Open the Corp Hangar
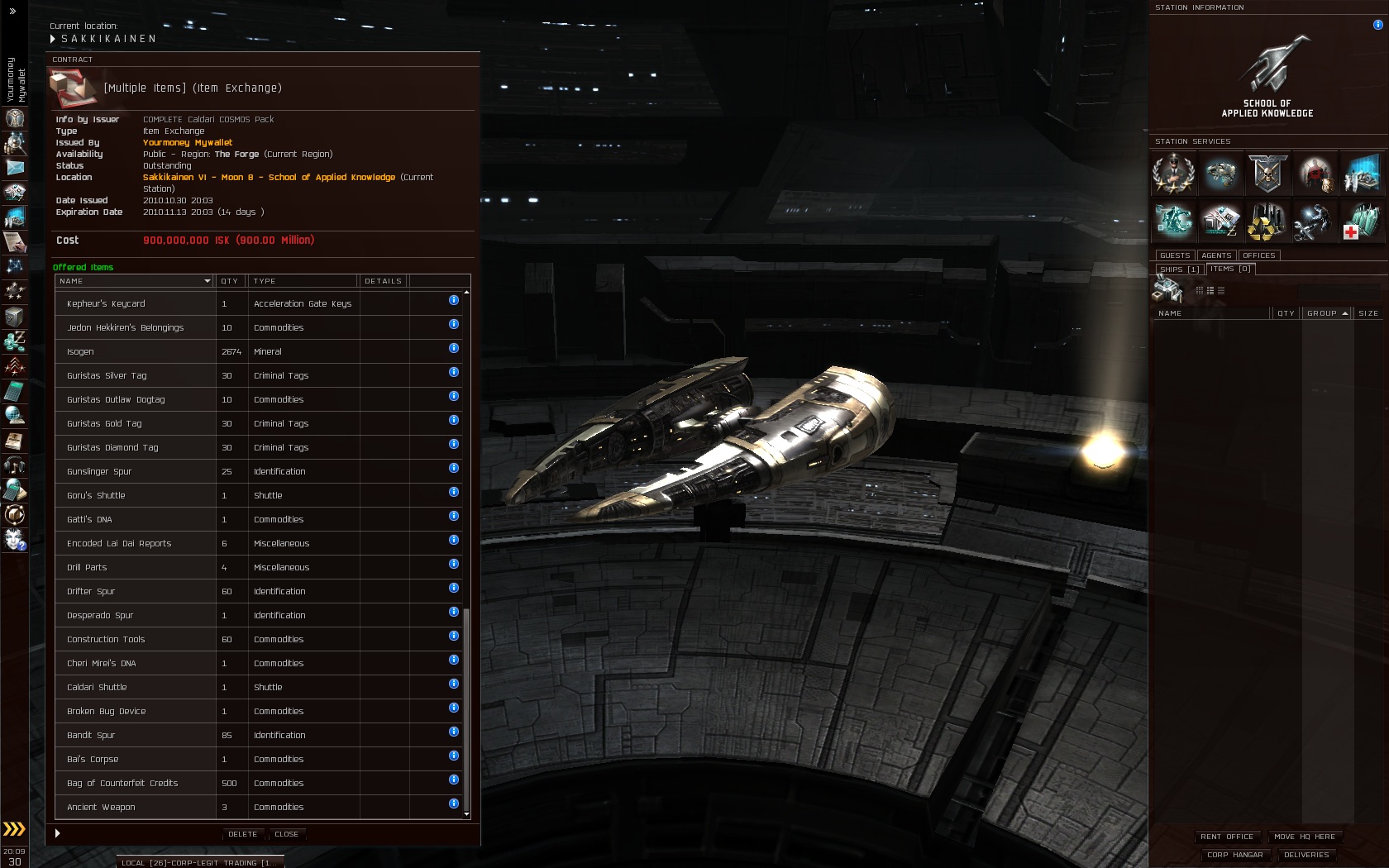 [x=1234, y=855]
